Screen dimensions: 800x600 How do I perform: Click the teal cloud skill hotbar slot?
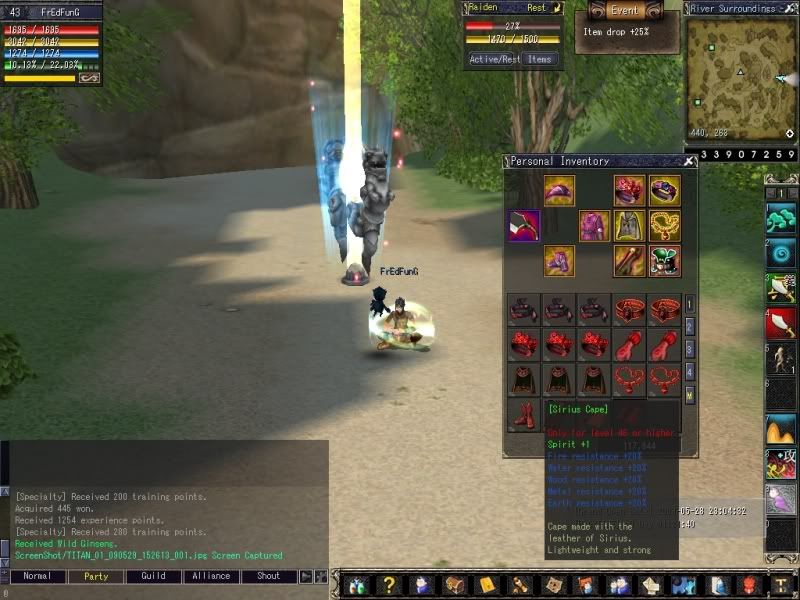tap(781, 218)
